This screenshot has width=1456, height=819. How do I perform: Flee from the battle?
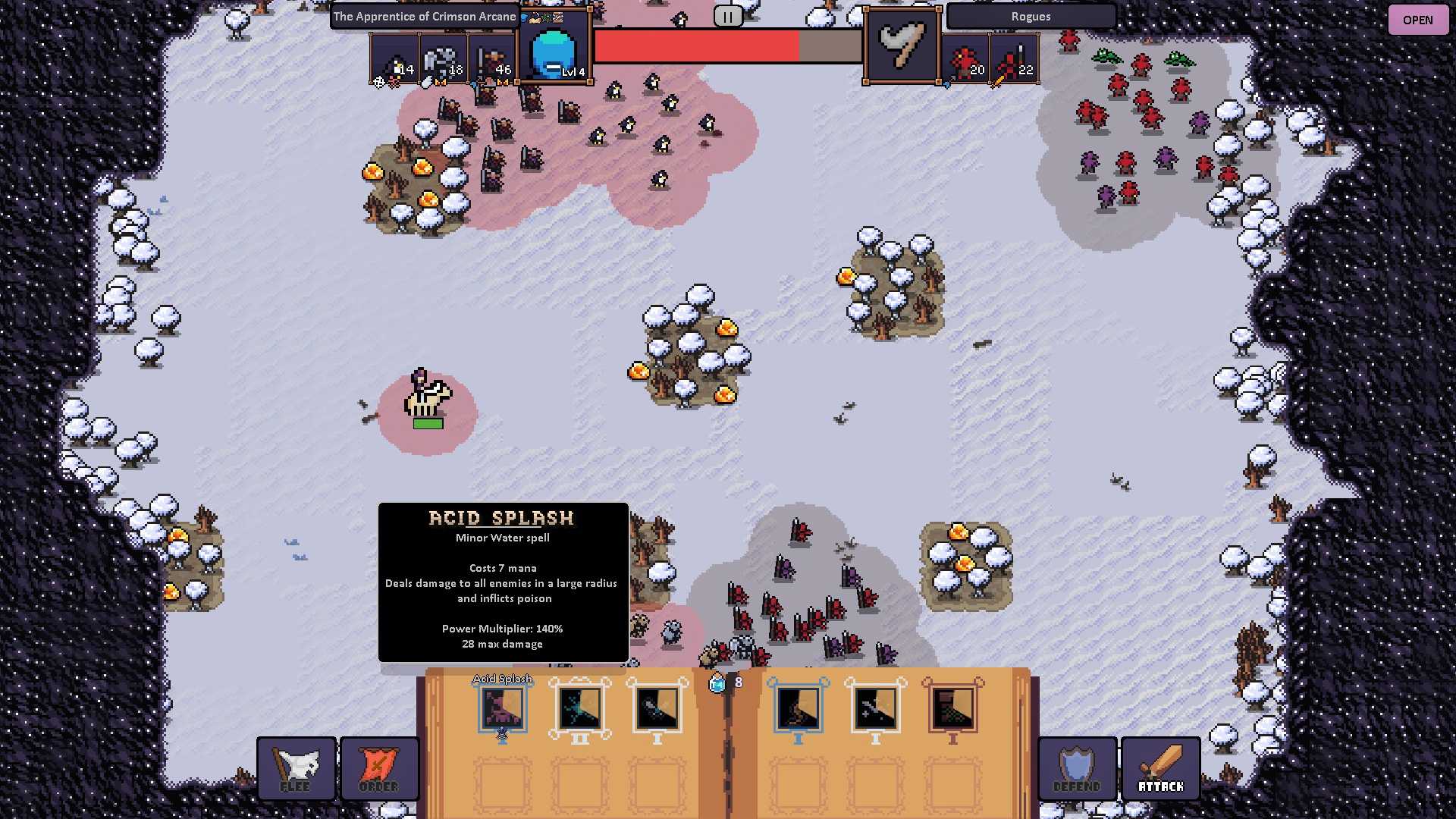(x=296, y=768)
